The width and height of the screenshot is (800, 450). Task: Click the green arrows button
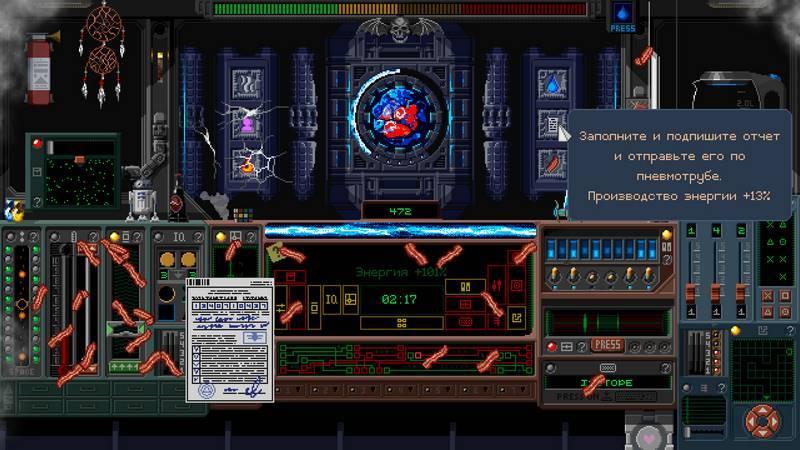pyautogui.click(x=125, y=366)
